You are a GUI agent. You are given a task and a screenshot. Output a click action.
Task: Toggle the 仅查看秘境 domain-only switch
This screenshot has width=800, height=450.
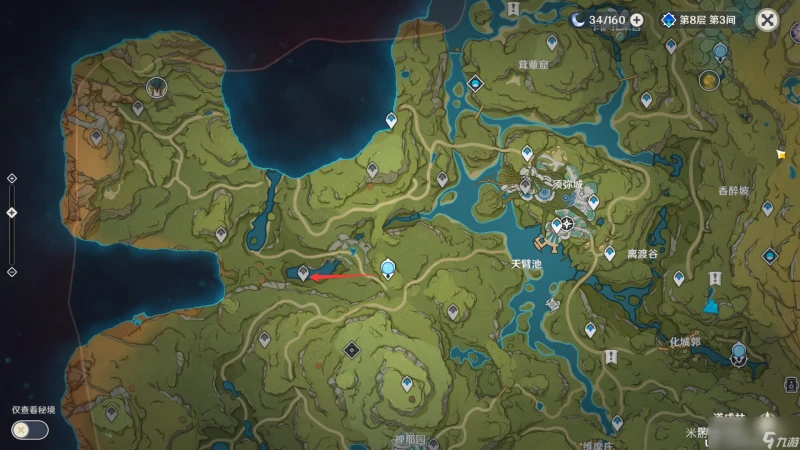click(x=29, y=429)
